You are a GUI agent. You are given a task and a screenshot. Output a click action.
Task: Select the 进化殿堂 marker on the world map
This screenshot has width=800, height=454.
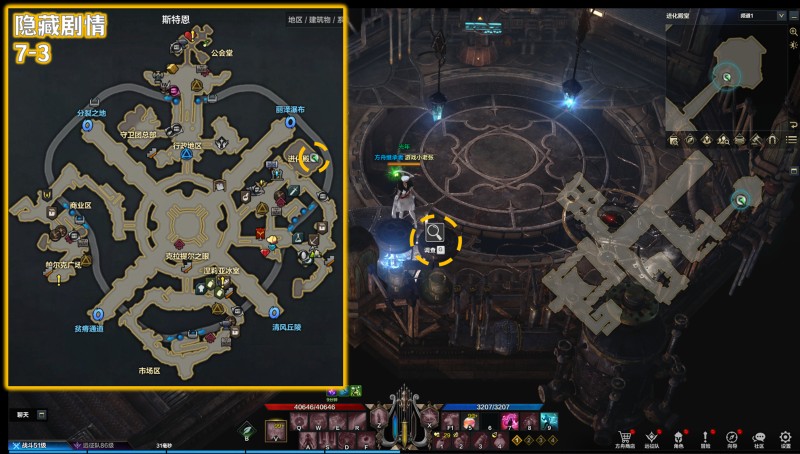tap(315, 158)
